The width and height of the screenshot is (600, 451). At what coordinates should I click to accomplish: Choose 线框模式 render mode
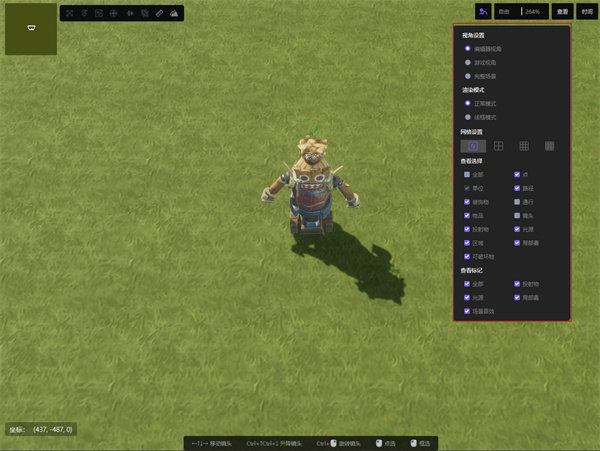click(x=468, y=117)
